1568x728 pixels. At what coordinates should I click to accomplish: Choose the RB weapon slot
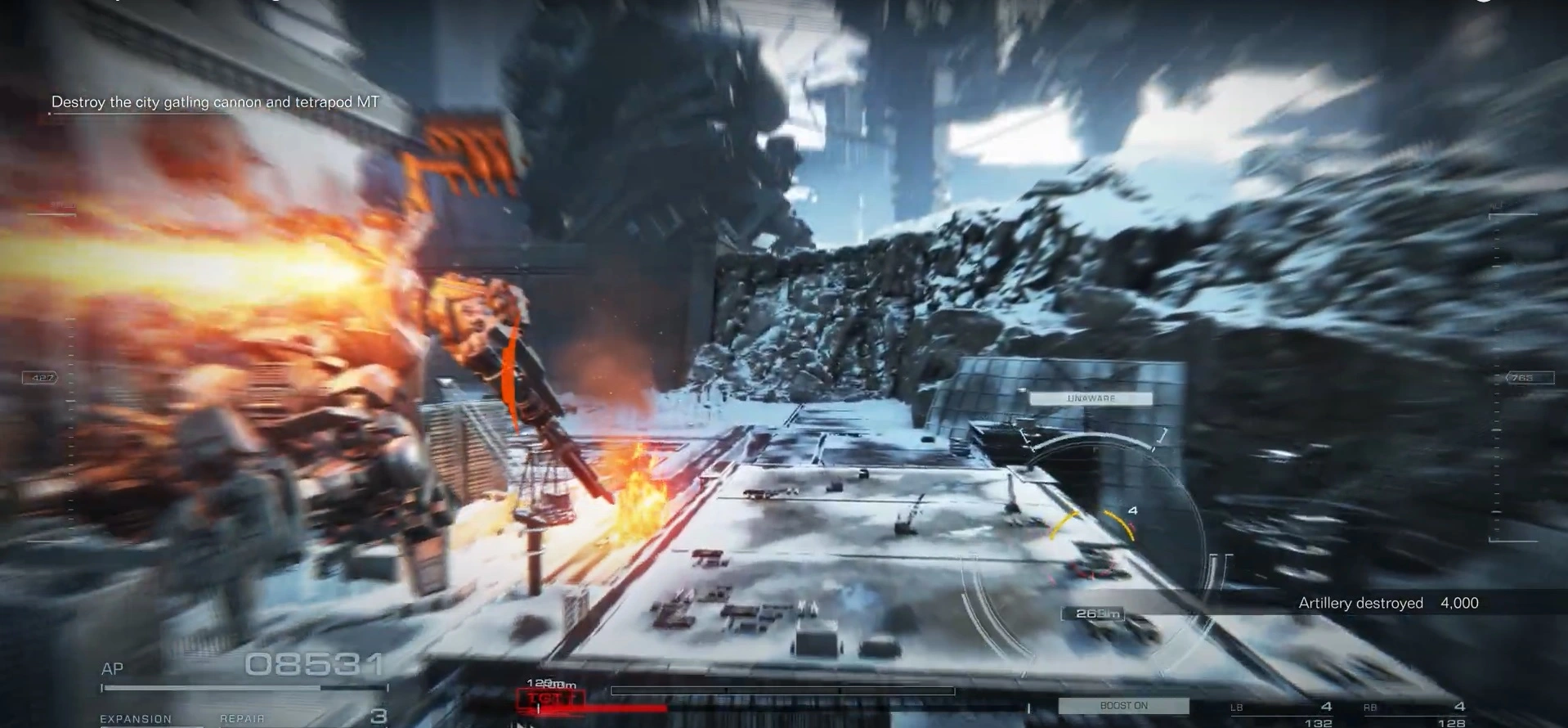pos(1414,710)
